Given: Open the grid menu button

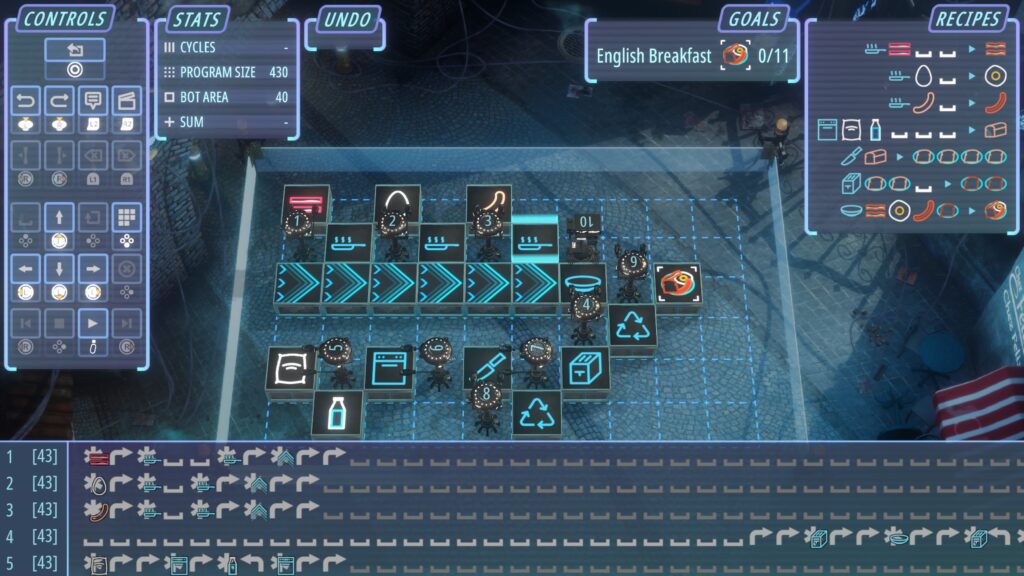Looking at the screenshot, I should click(126, 217).
